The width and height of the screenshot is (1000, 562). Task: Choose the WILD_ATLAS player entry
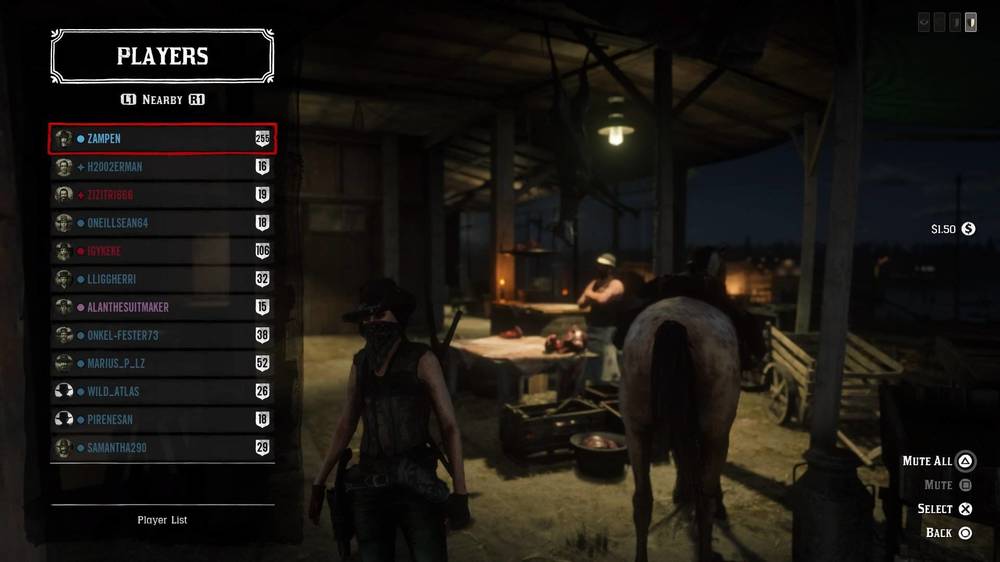(x=162, y=391)
